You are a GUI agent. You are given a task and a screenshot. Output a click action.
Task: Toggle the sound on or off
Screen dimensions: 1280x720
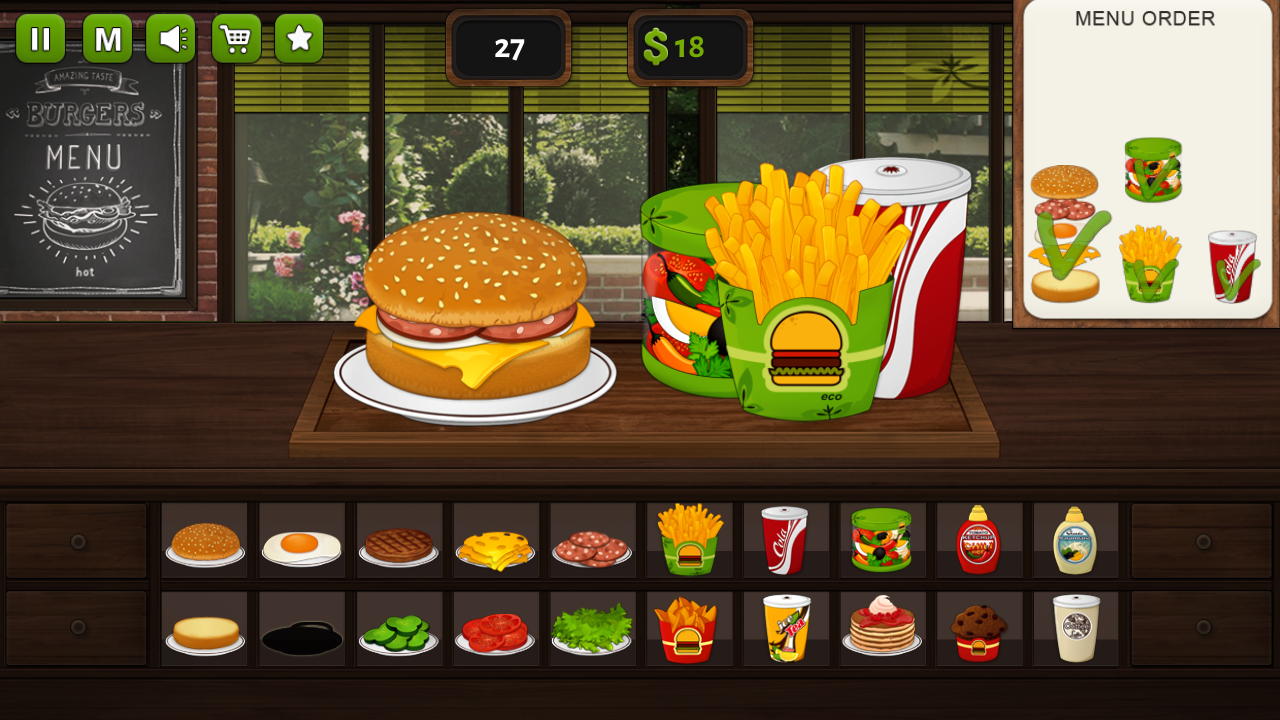coord(170,38)
